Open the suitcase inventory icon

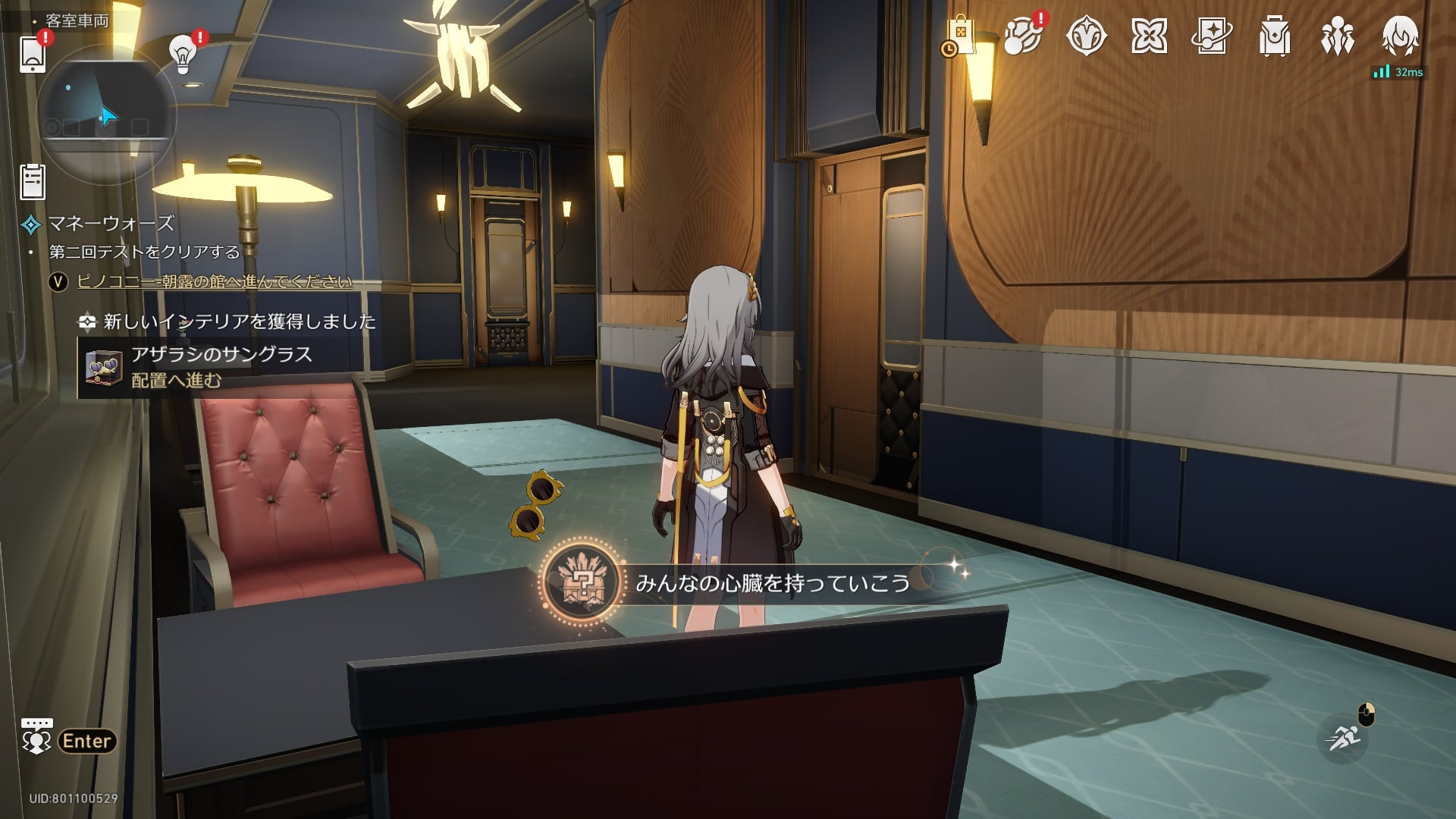1274,36
